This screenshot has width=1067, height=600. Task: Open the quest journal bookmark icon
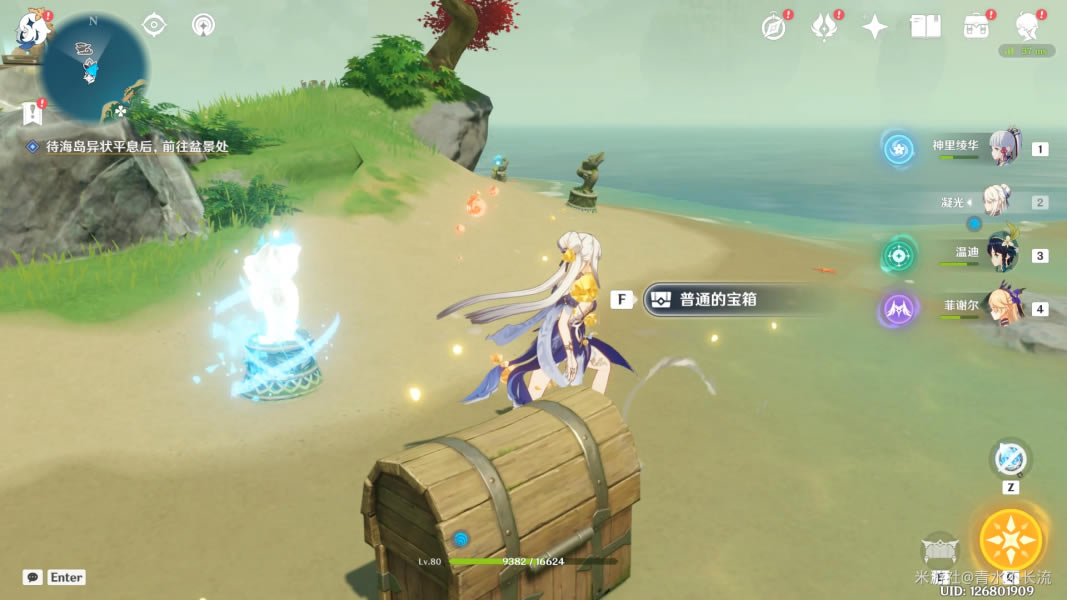coord(33,113)
